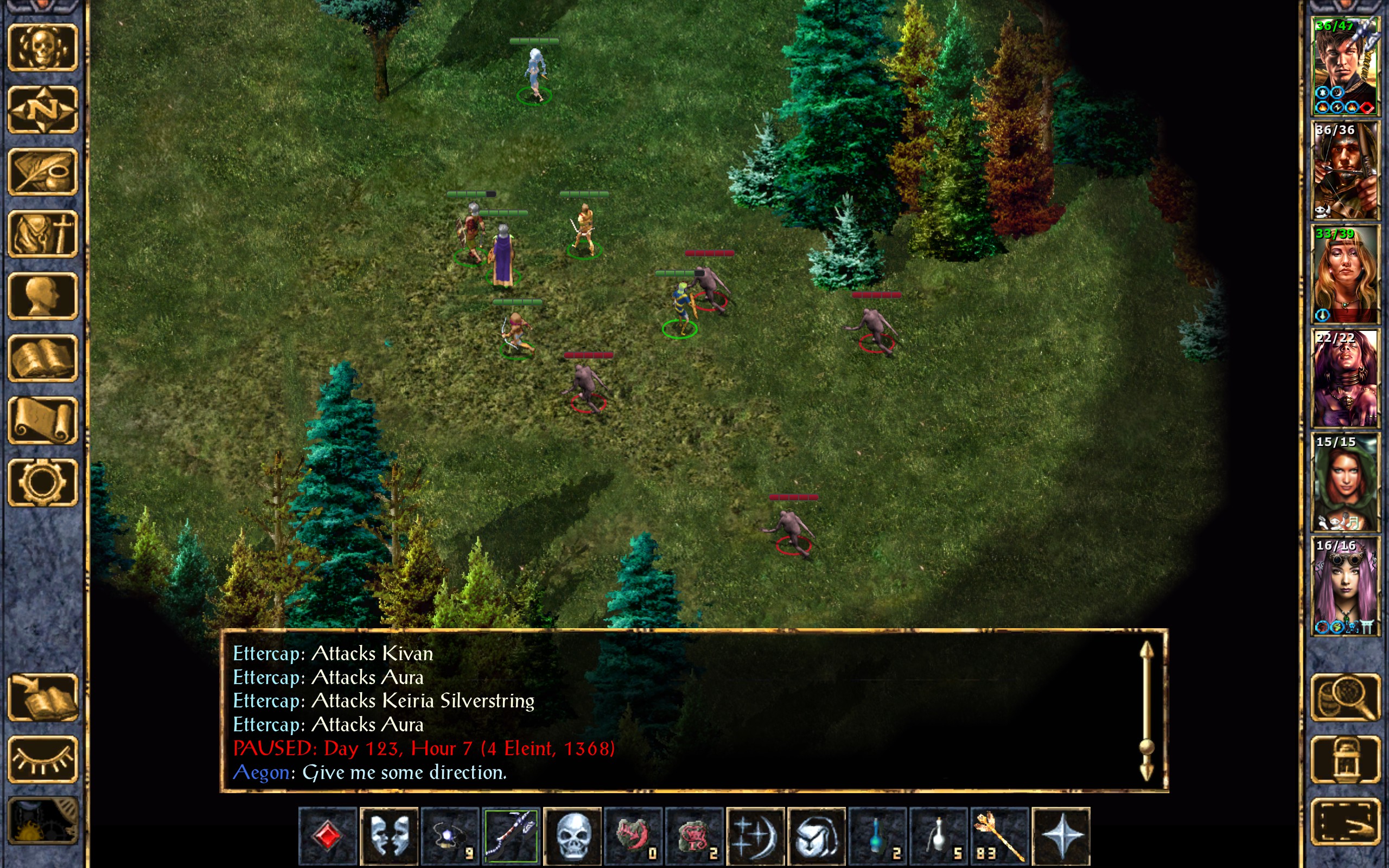
Task: Open the inventory screen from the sidebar
Action: pos(42,234)
